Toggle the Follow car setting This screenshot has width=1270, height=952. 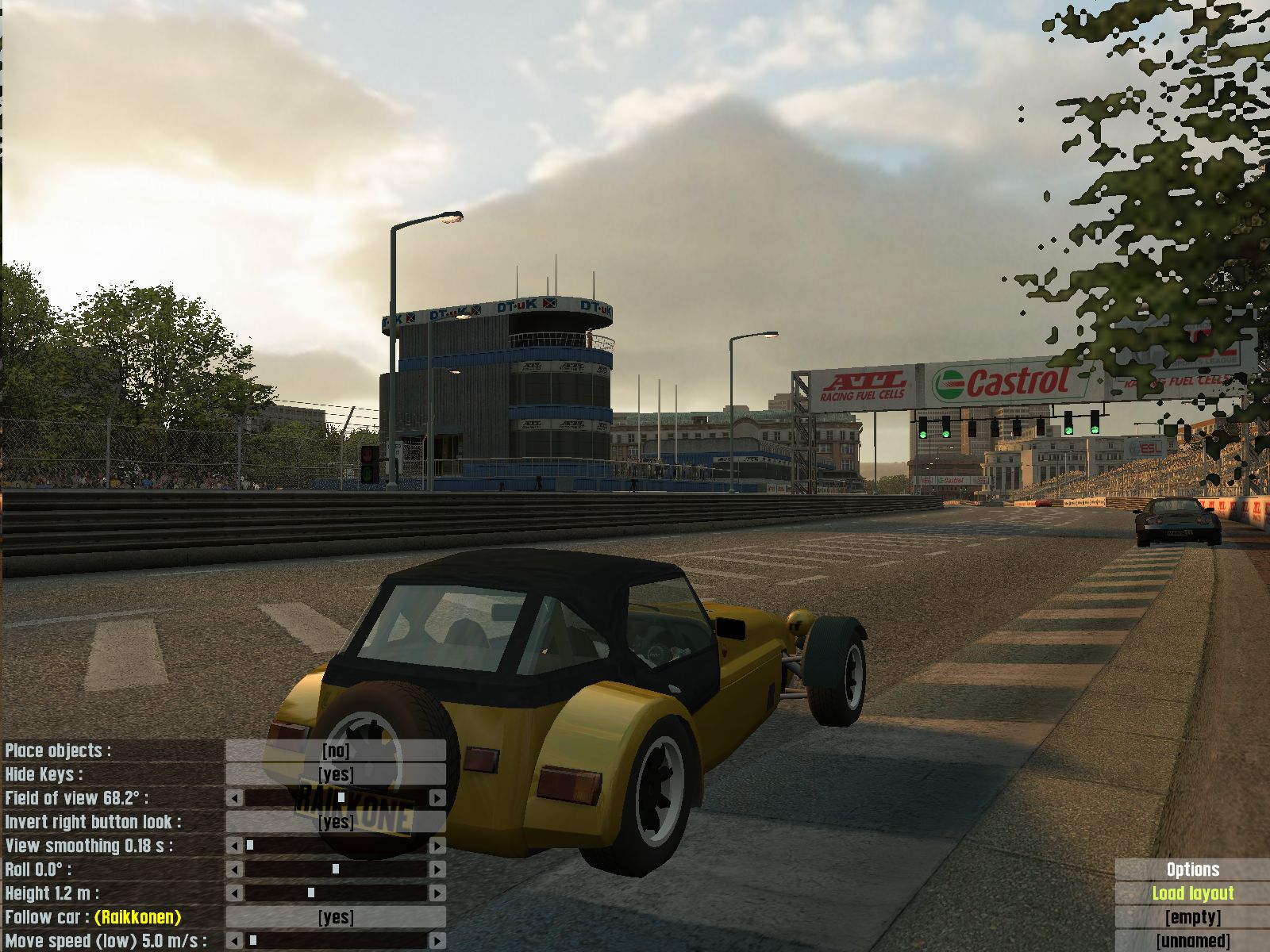pos(336,917)
